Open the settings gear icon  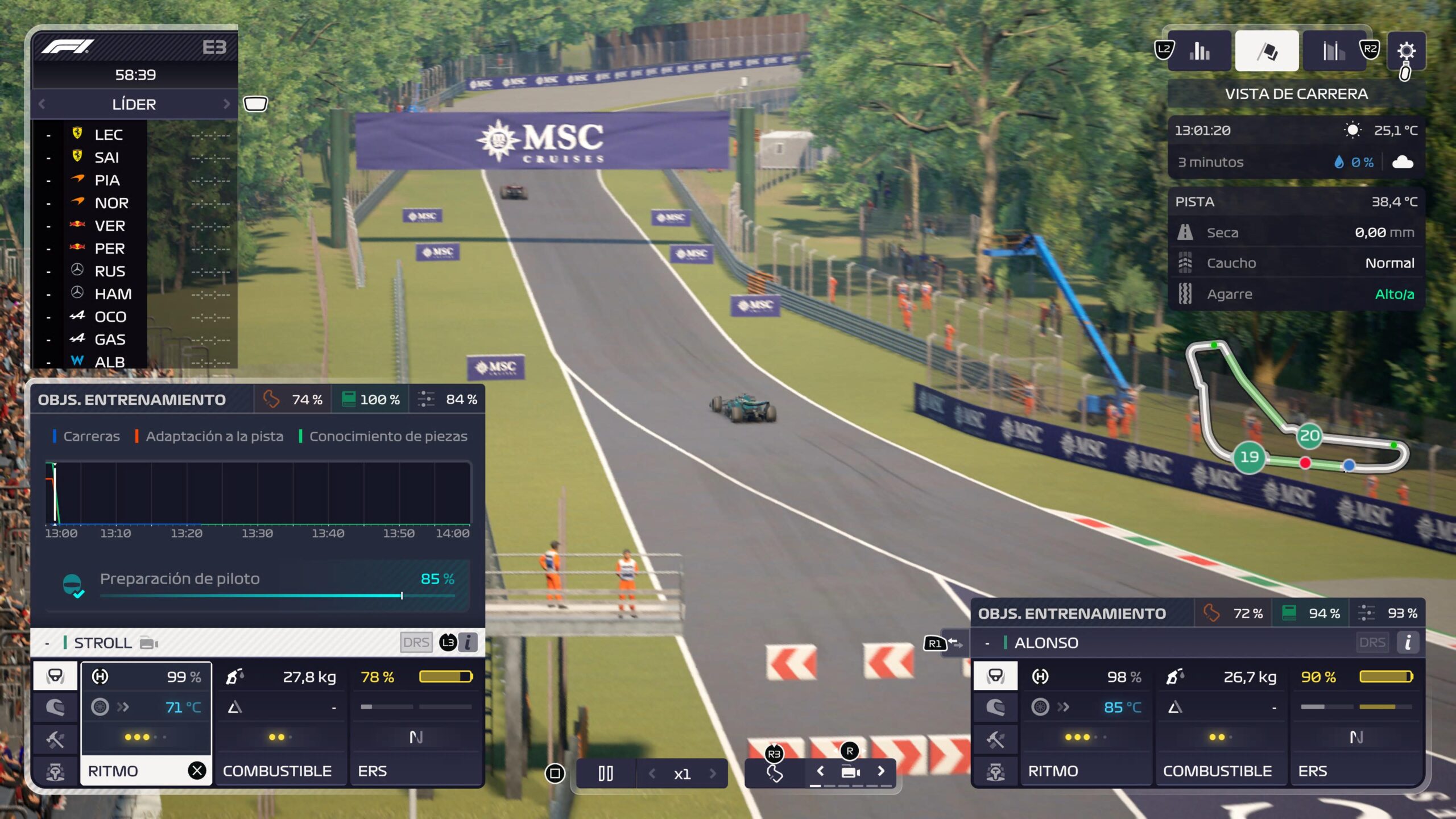click(1406, 51)
